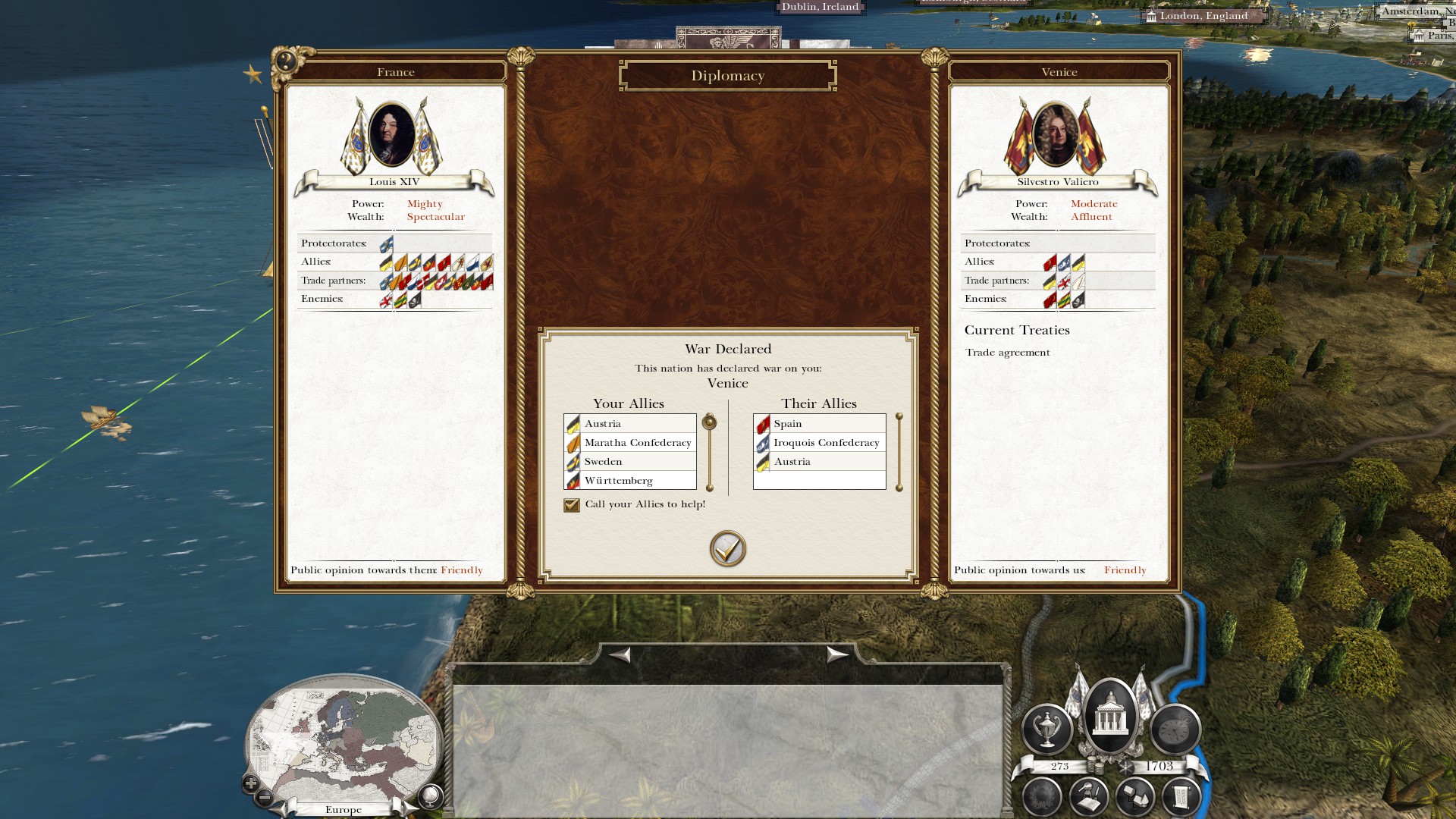Click Silvestro Valiero's portrait in the Venice panel
Viewport: 1456px width, 819px height.
(x=1055, y=135)
